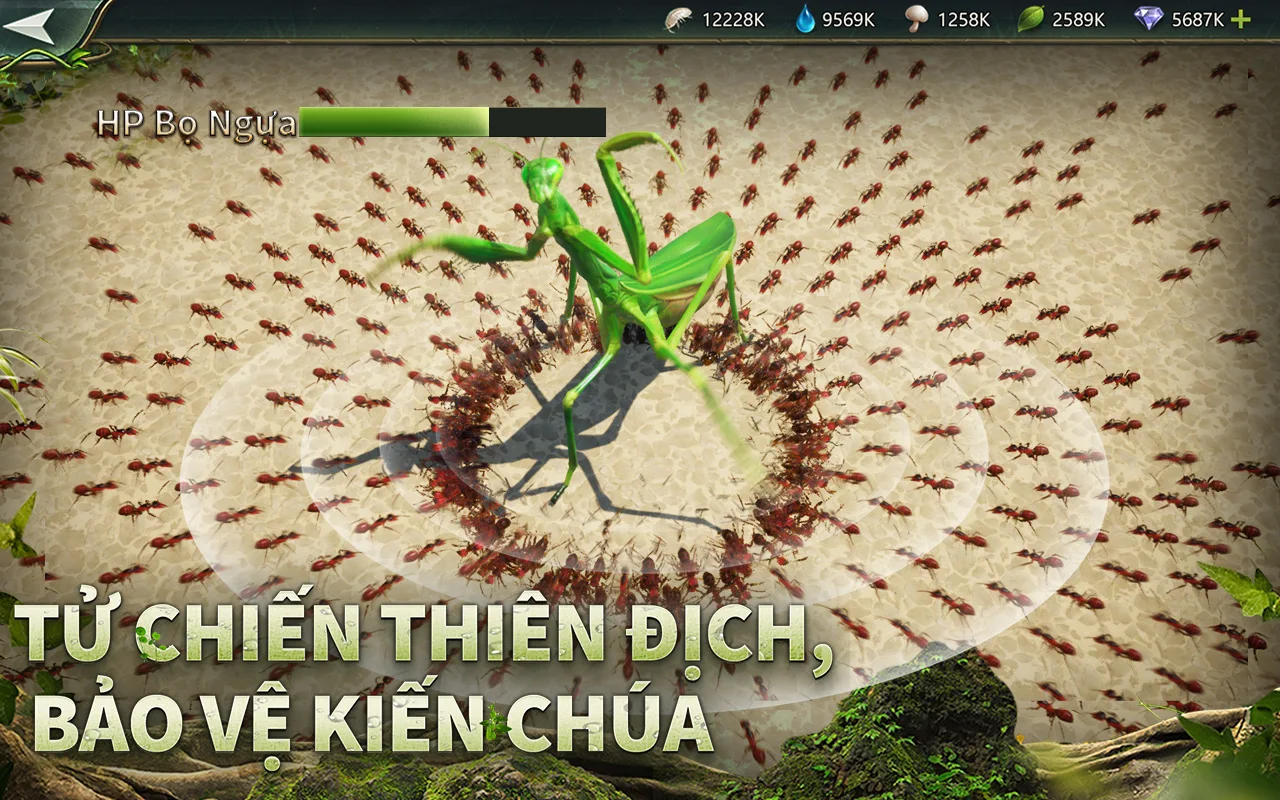Screen dimensions: 1280x800
Task: Click the HP Bọ Ngựa label text
Action: tap(196, 121)
